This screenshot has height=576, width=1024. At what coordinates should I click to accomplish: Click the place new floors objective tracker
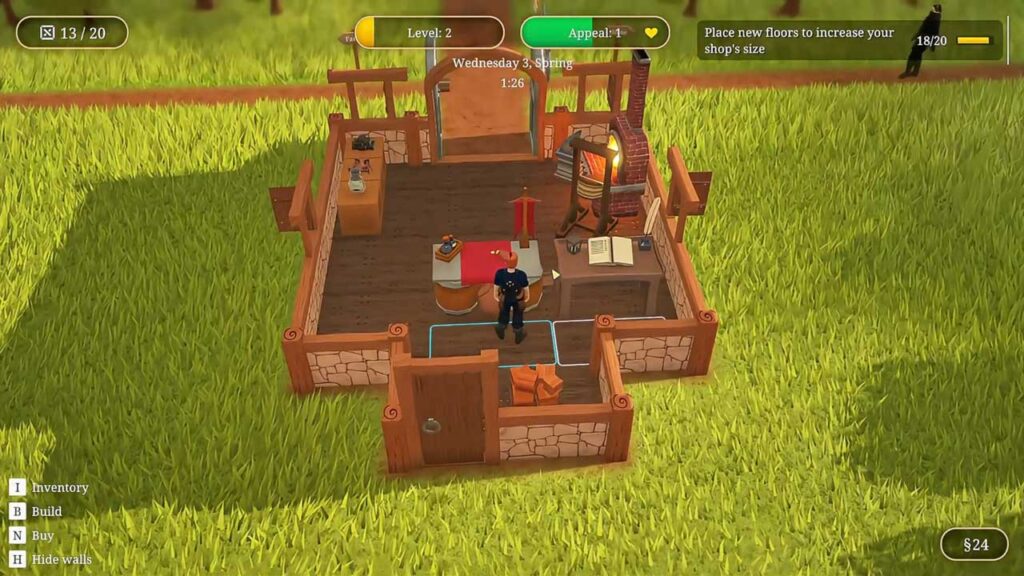[x=849, y=41]
